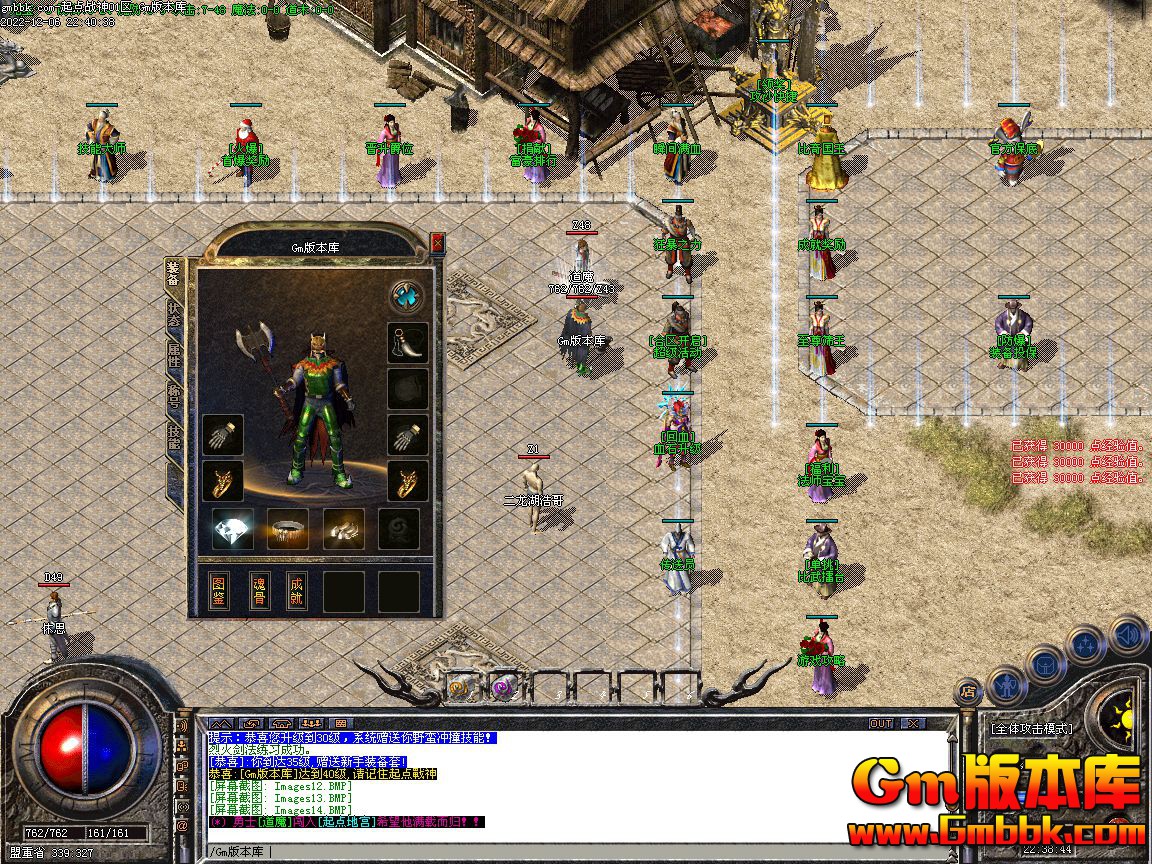Screen dimensions: 1152x864
Task: Click the OUT button above the chat
Action: (x=881, y=723)
